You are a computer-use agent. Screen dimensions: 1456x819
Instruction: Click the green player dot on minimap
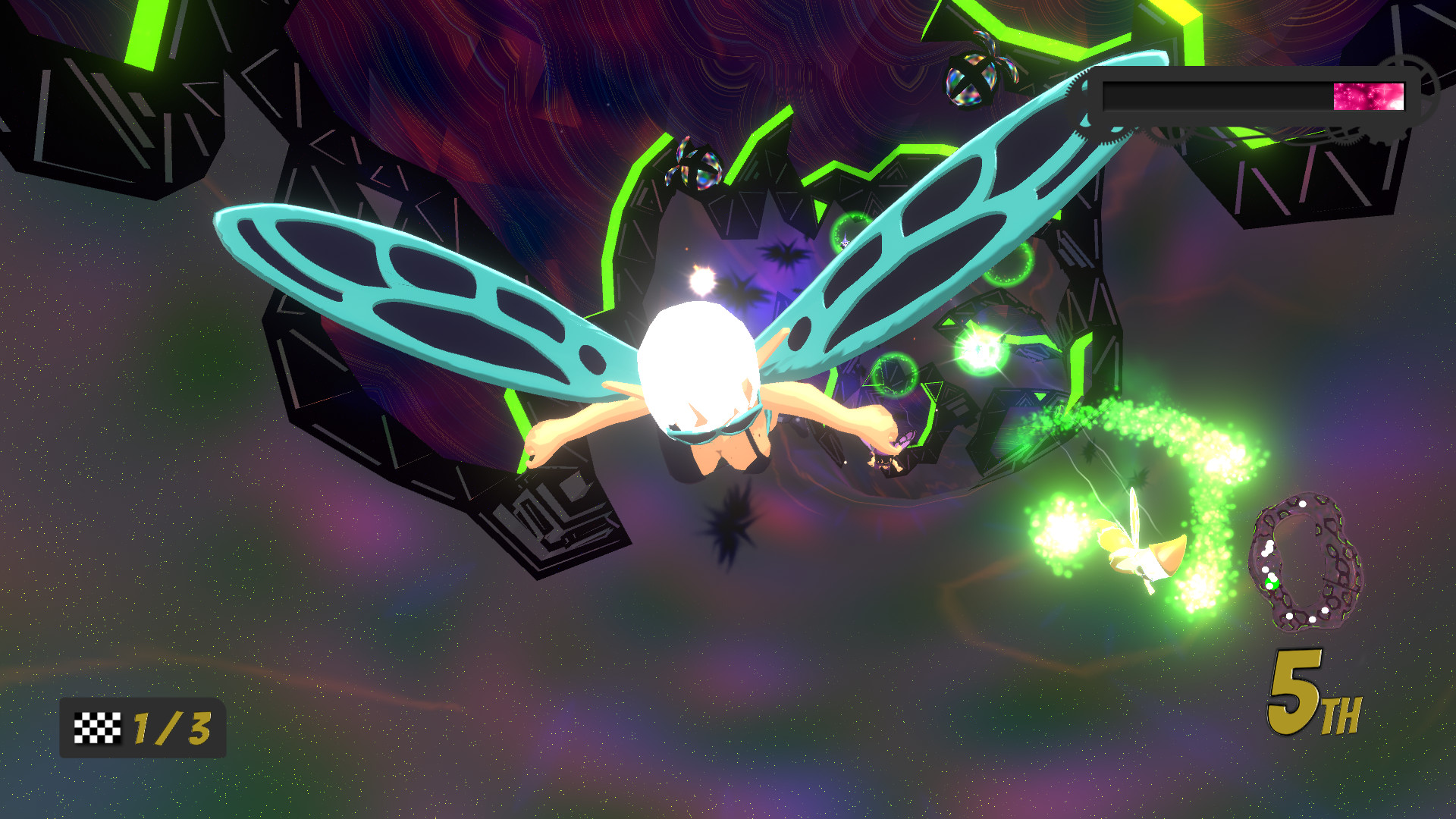point(1272,582)
